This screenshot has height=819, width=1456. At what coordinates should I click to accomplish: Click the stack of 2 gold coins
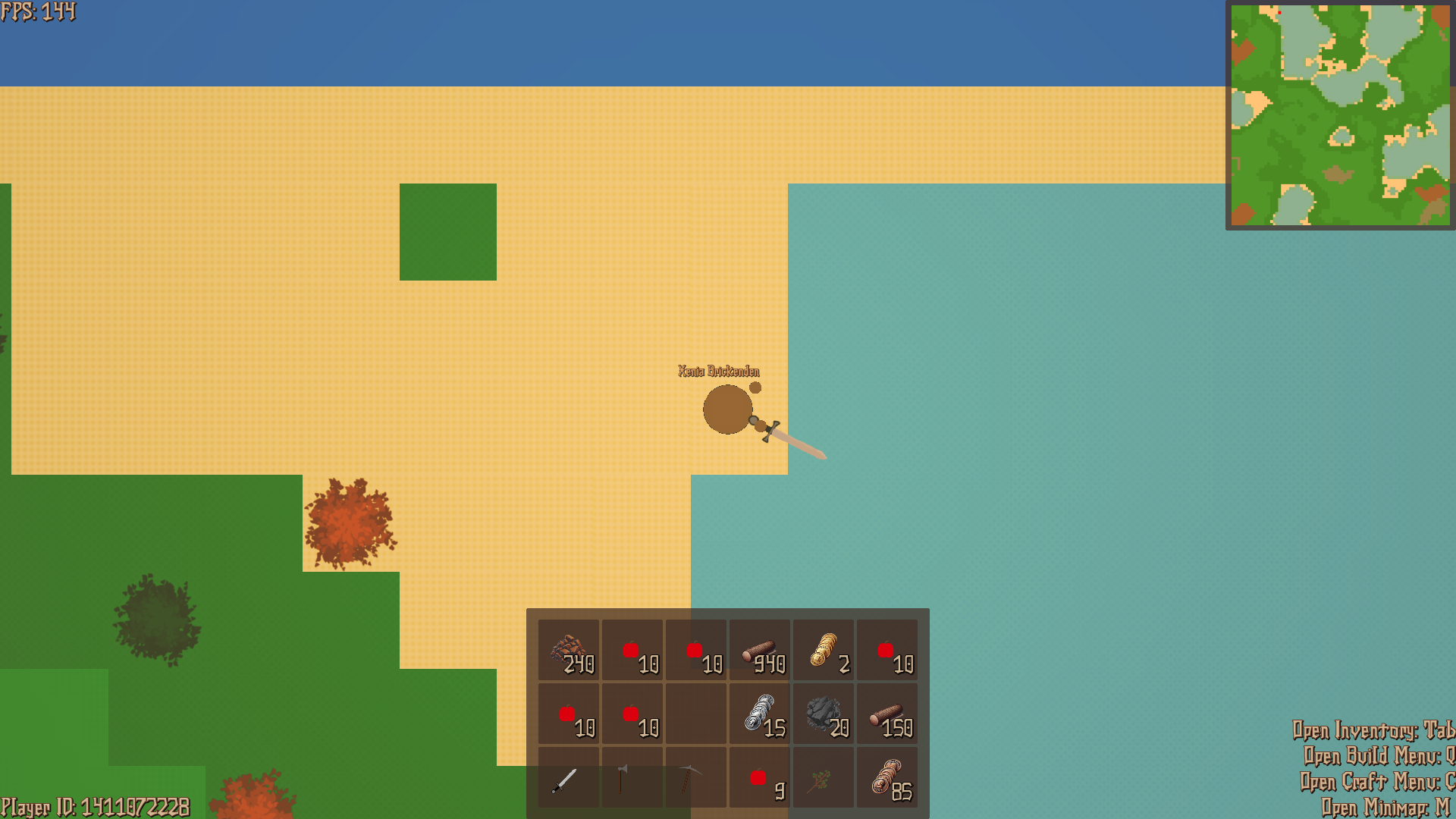824,648
